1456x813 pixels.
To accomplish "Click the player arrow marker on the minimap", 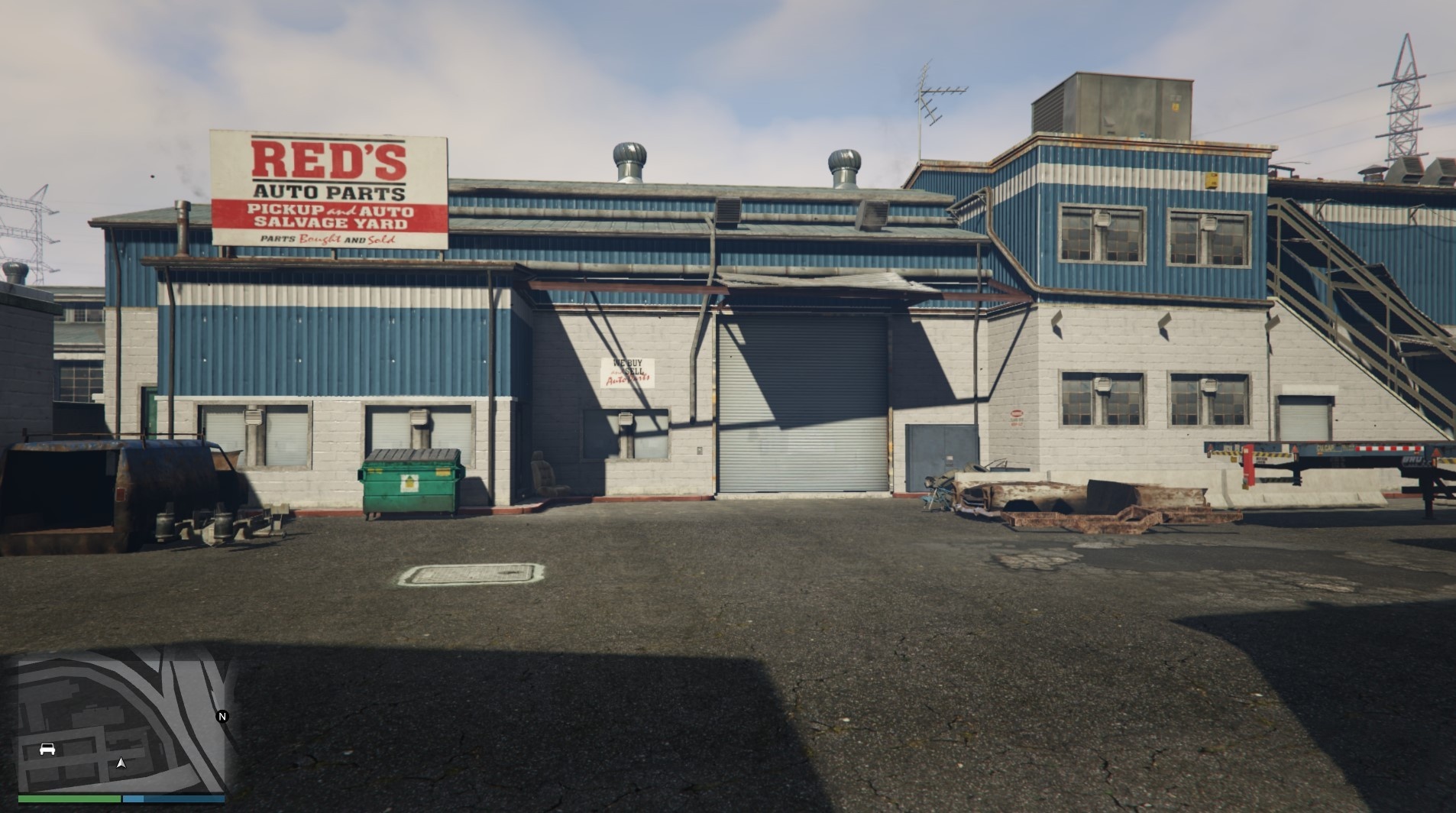I will click(x=122, y=763).
